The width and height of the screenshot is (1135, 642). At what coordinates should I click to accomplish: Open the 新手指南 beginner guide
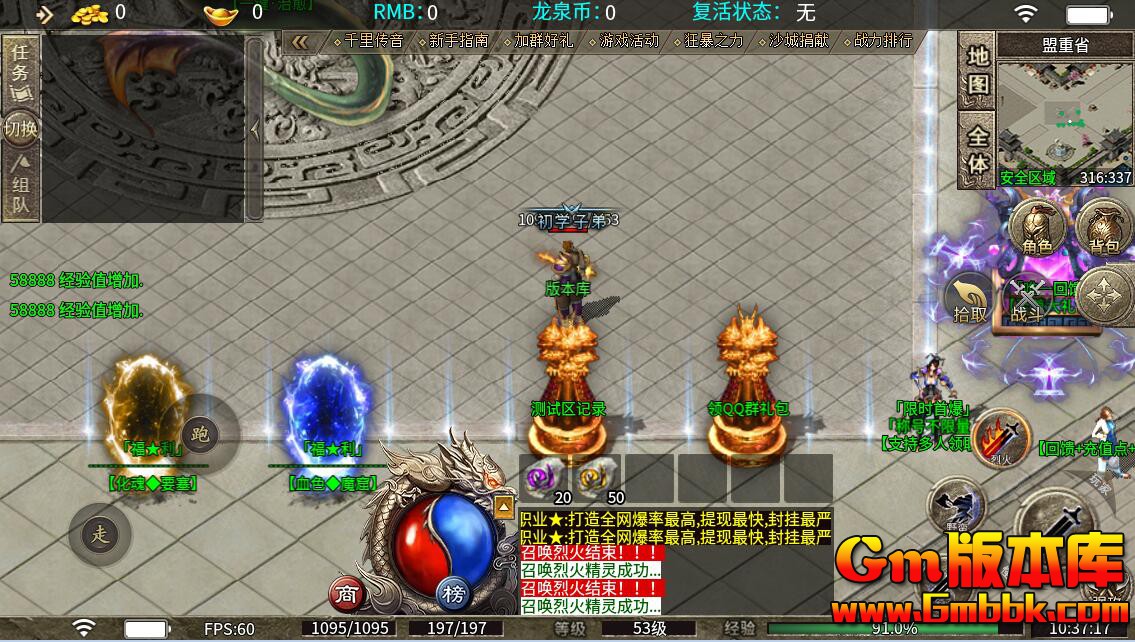(459, 41)
